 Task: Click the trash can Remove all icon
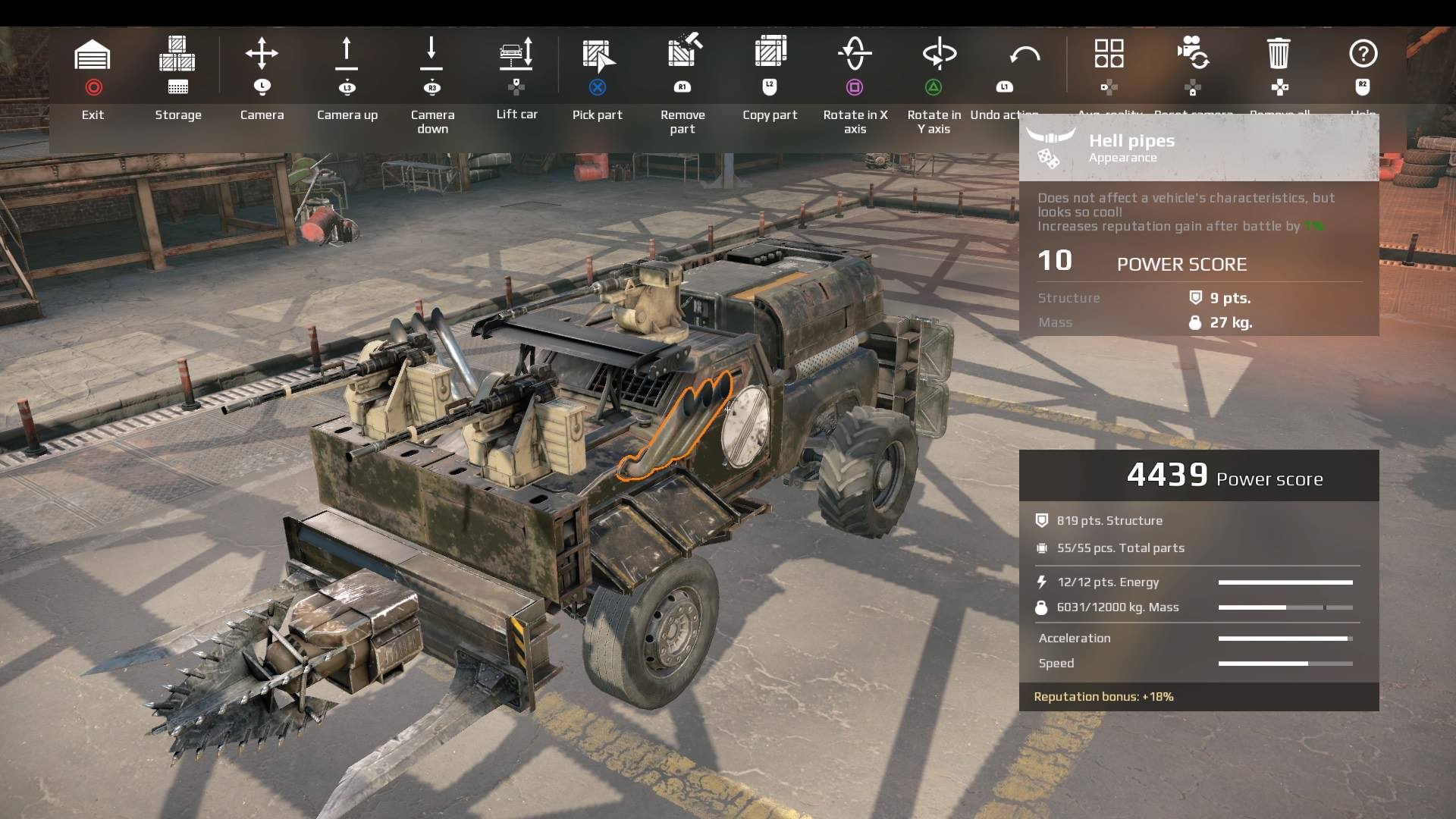(1279, 55)
